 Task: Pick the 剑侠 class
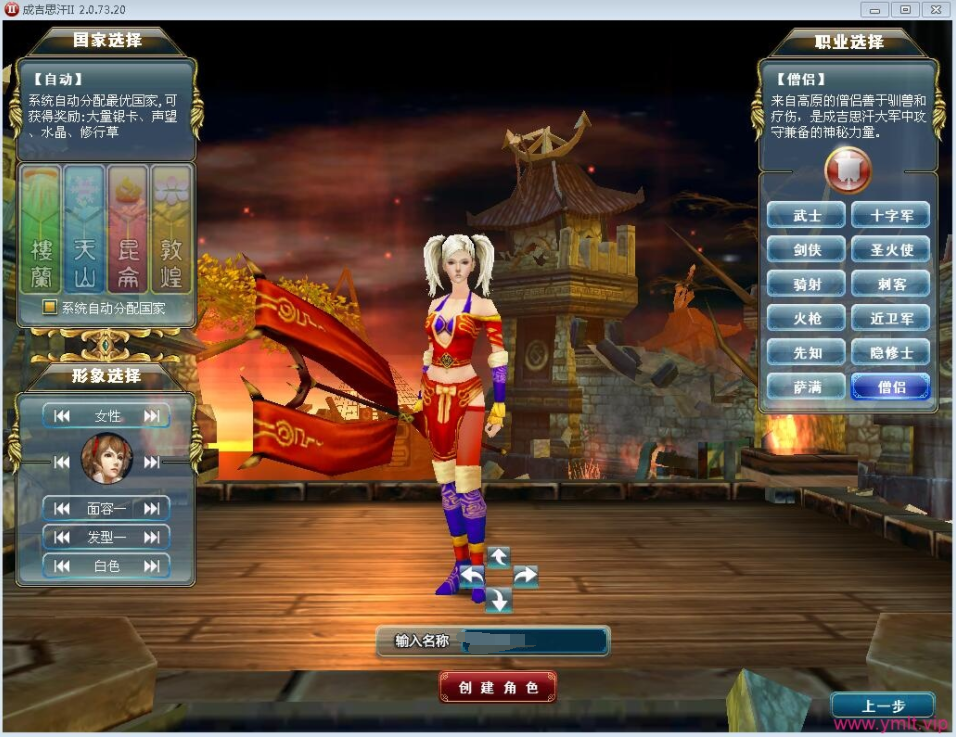click(807, 250)
